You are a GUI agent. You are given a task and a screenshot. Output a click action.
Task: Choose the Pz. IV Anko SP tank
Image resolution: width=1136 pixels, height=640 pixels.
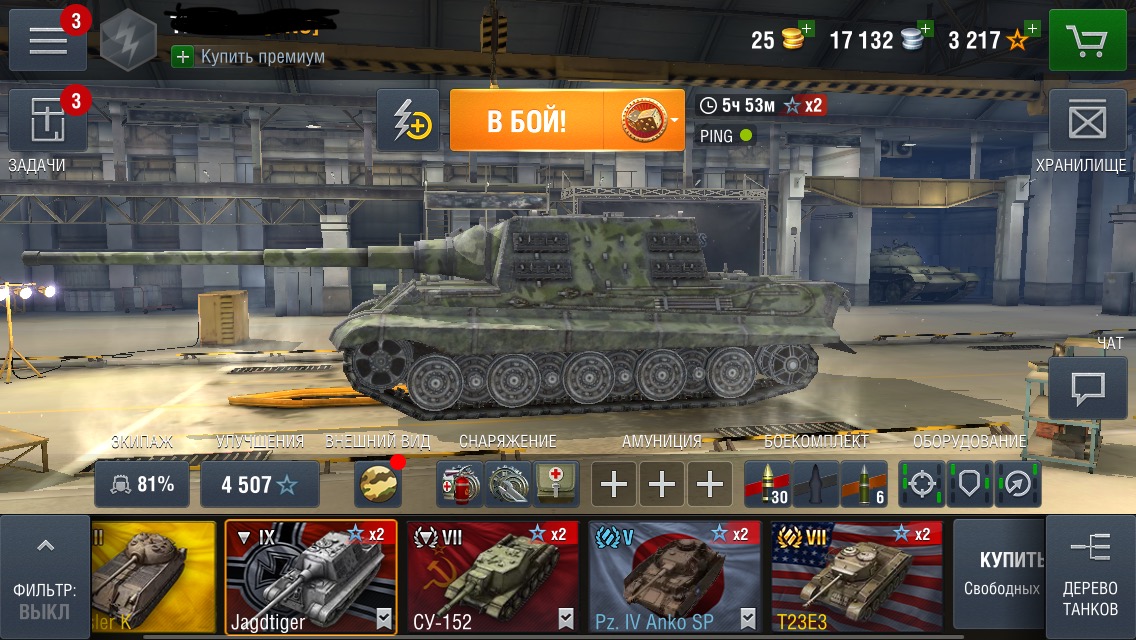click(674, 577)
